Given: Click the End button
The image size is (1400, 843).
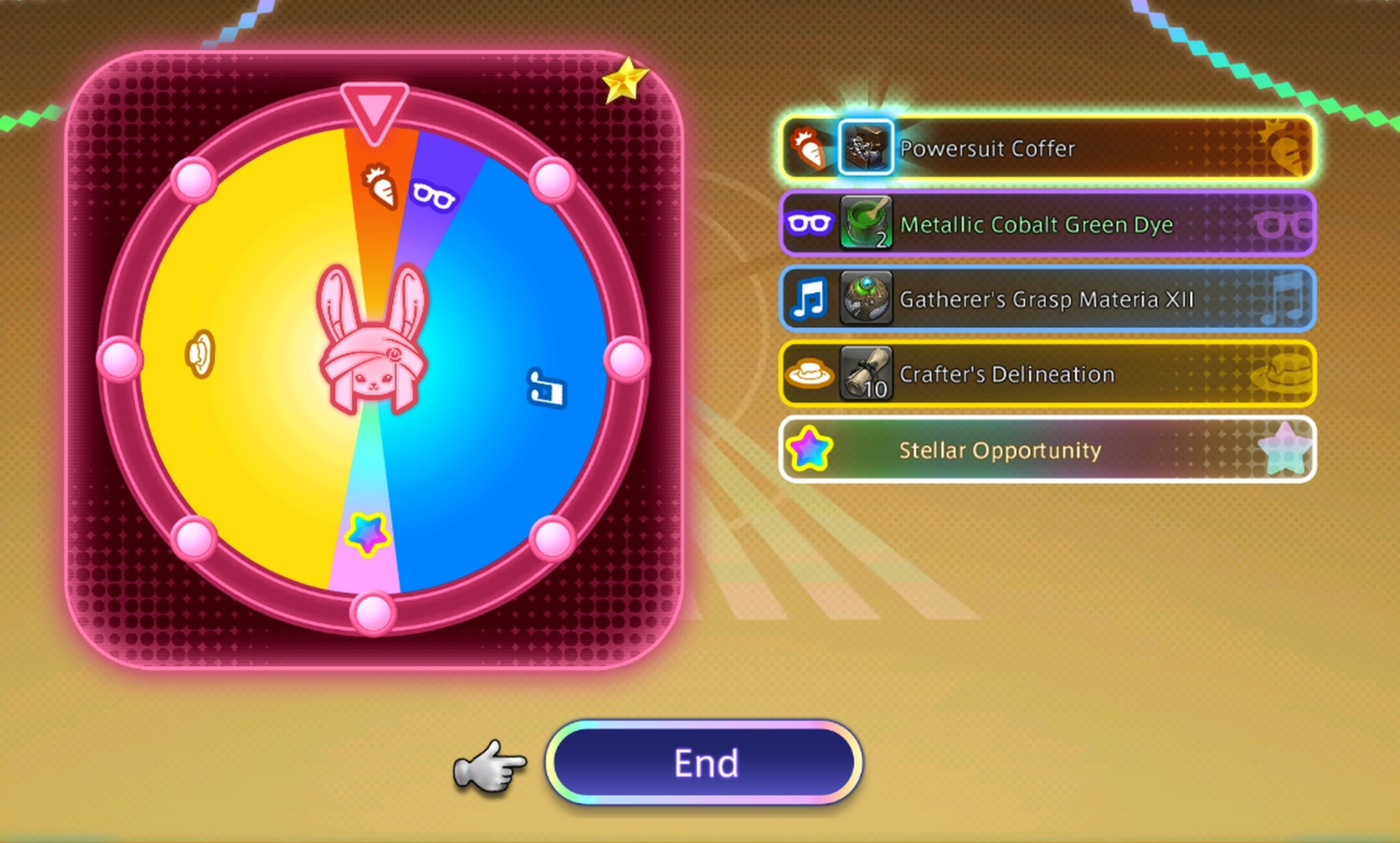Looking at the screenshot, I should (704, 762).
